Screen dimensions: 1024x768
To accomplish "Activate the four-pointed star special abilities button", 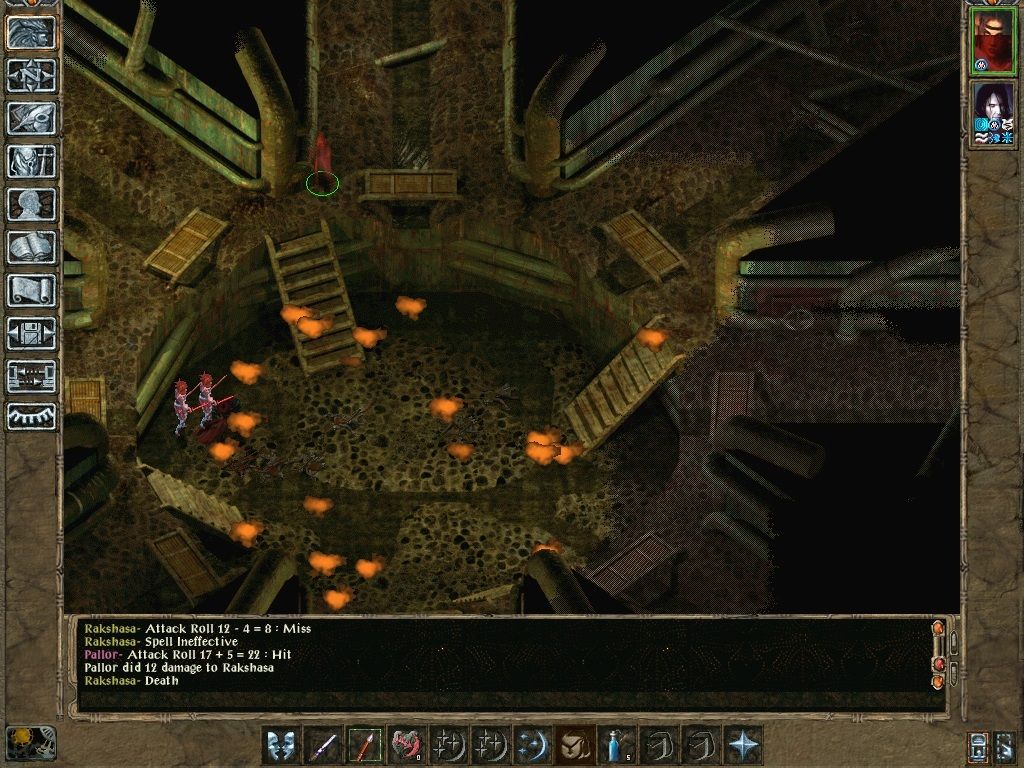I will (744, 745).
